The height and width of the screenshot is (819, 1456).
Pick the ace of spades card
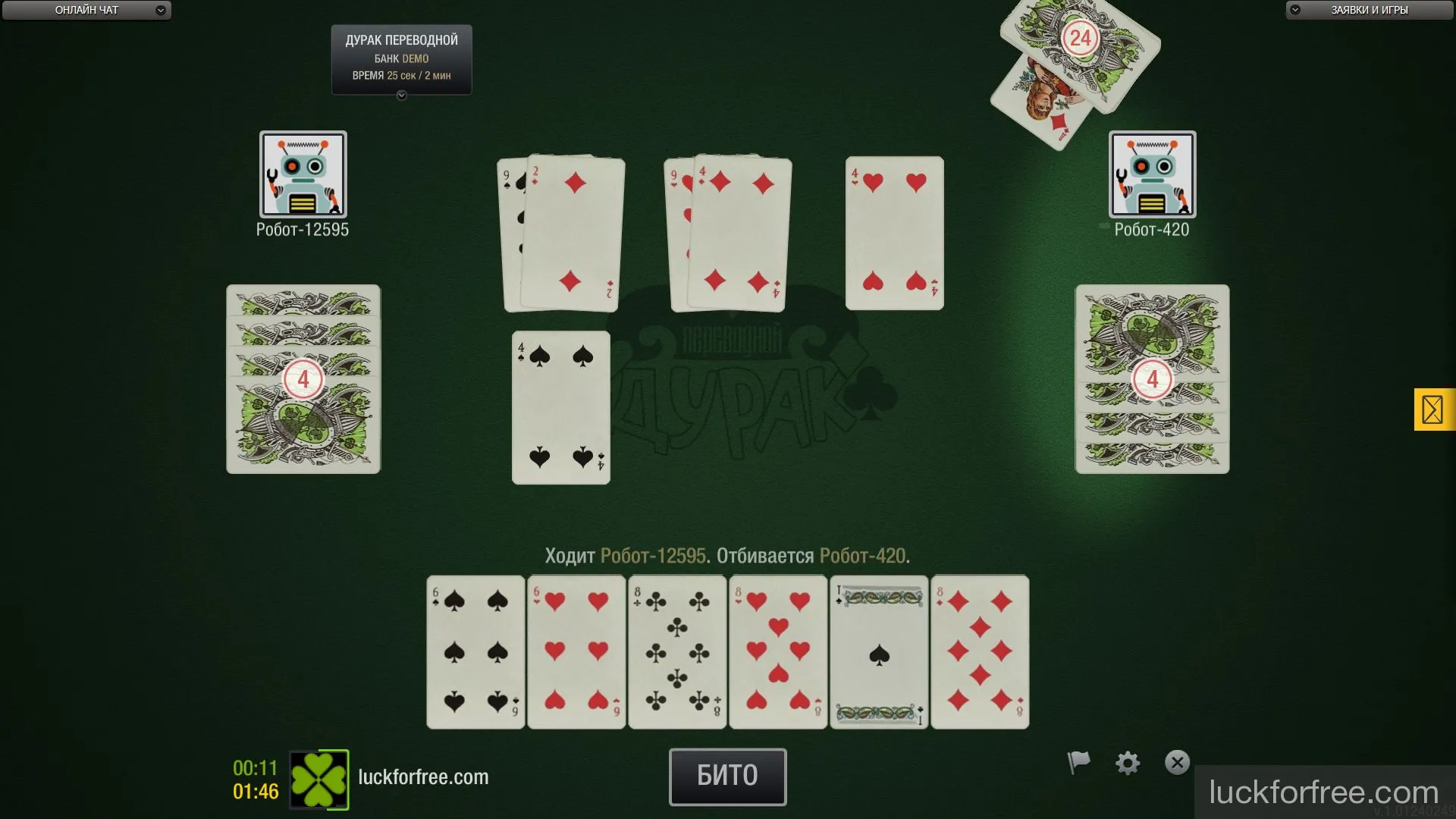click(x=879, y=651)
